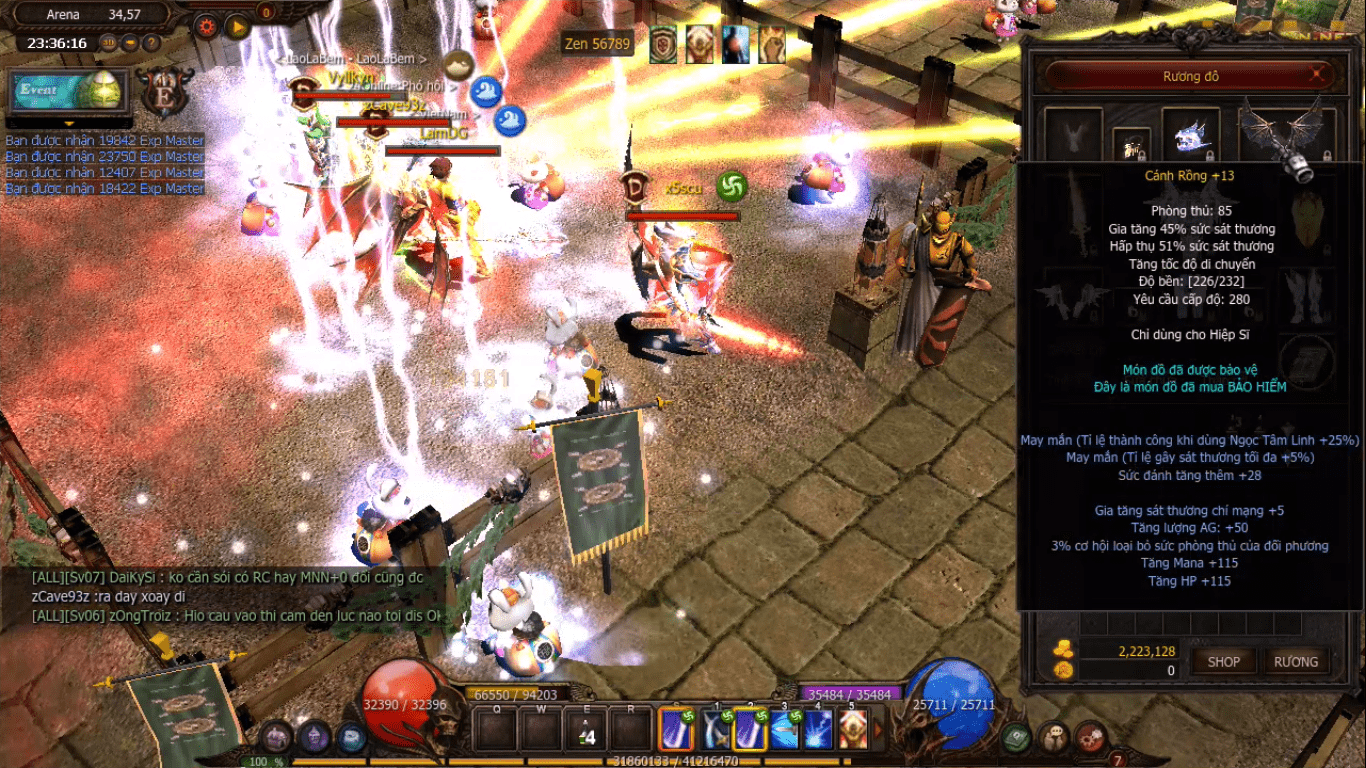Viewport: 1366px width, 768px height.
Task: Expand the dropdown arrow under the Event banner
Action: [x=69, y=124]
